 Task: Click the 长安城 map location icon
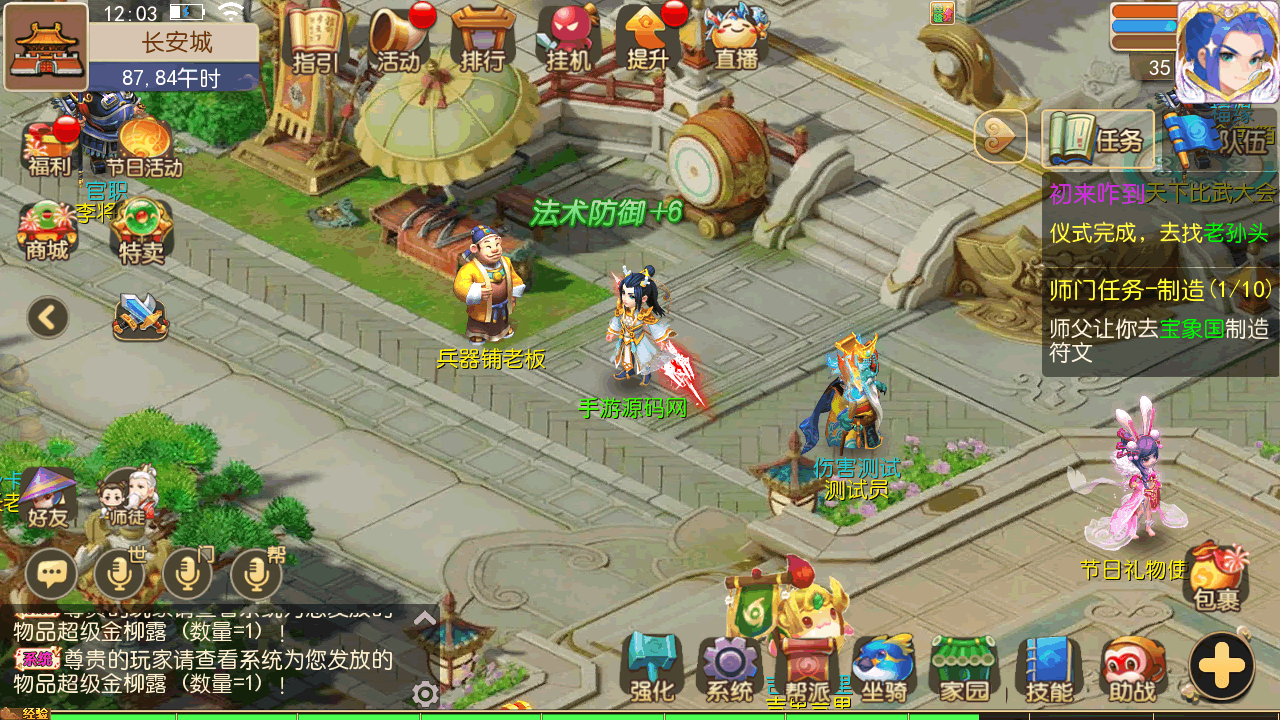[46, 47]
